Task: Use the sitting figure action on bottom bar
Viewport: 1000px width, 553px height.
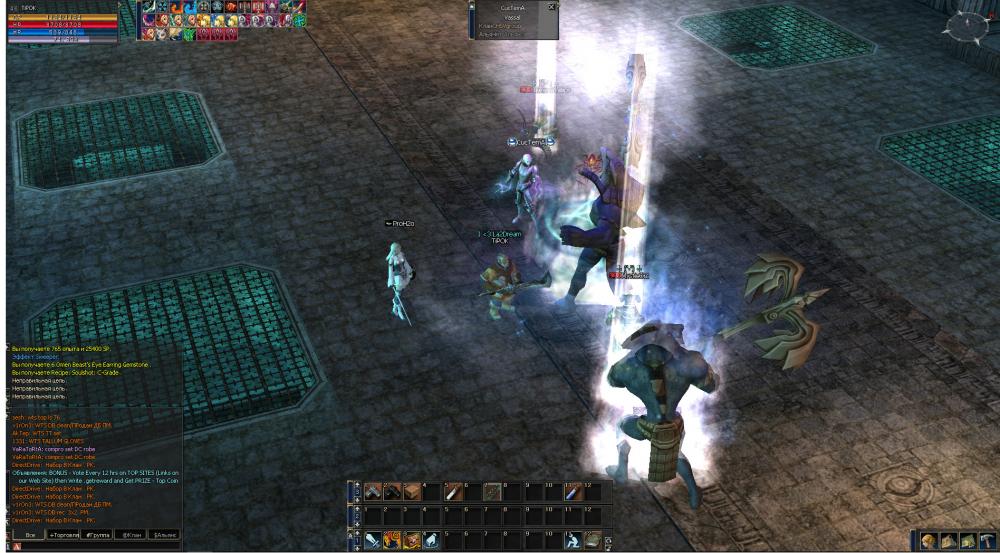Action: 573,541
